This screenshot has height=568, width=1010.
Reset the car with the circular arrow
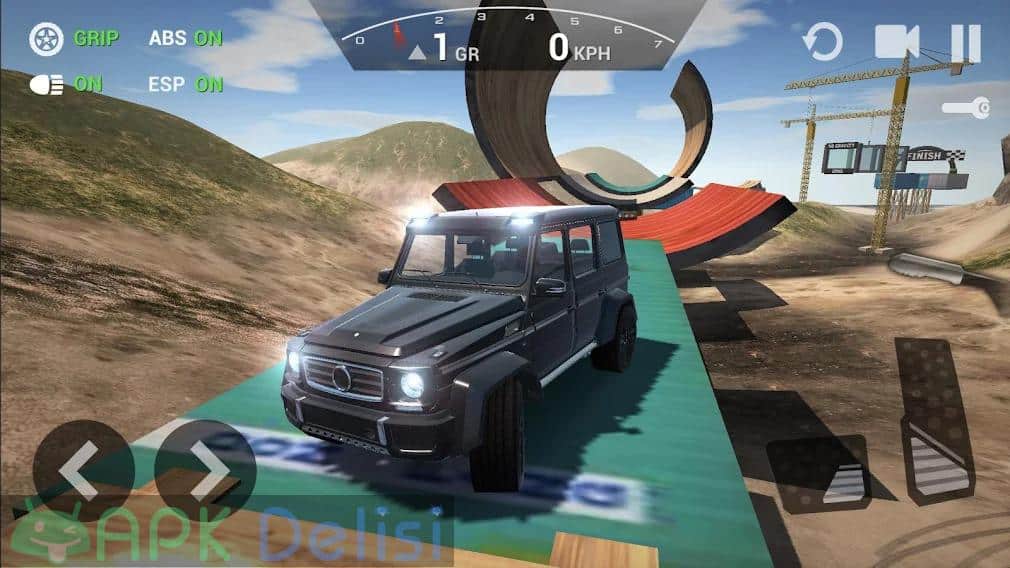[824, 43]
